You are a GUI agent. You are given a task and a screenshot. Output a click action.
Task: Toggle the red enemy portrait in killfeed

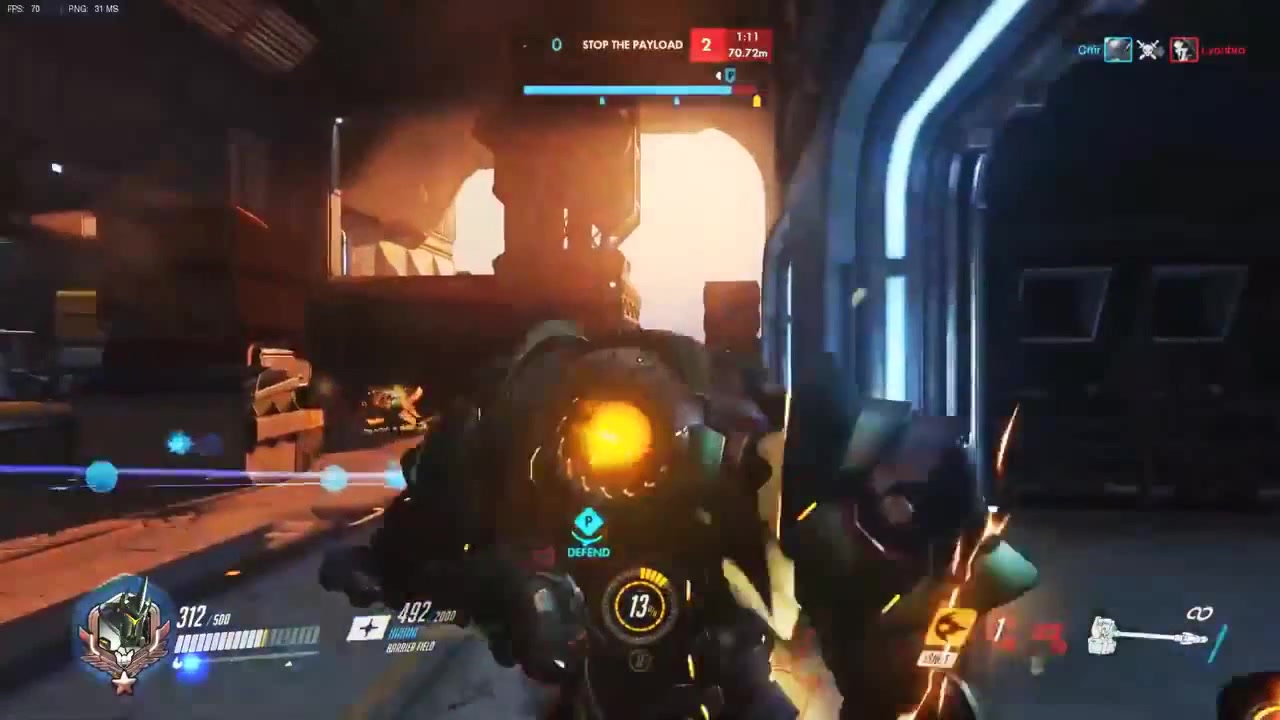(x=1184, y=50)
